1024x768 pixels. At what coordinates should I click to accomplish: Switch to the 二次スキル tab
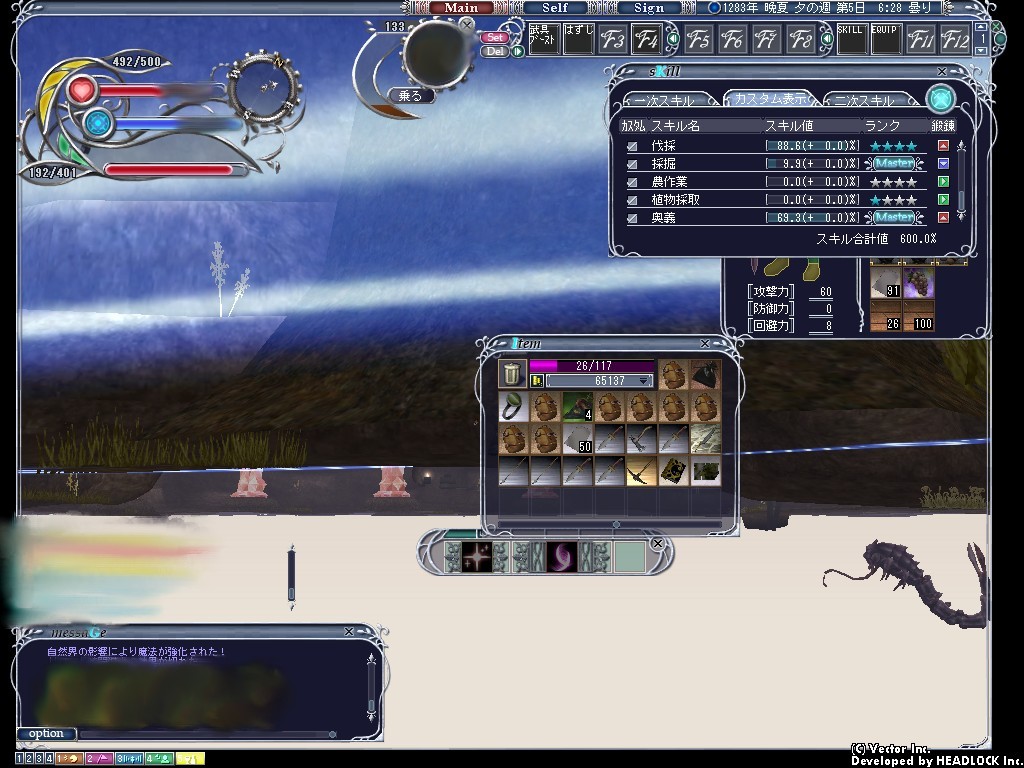864,102
